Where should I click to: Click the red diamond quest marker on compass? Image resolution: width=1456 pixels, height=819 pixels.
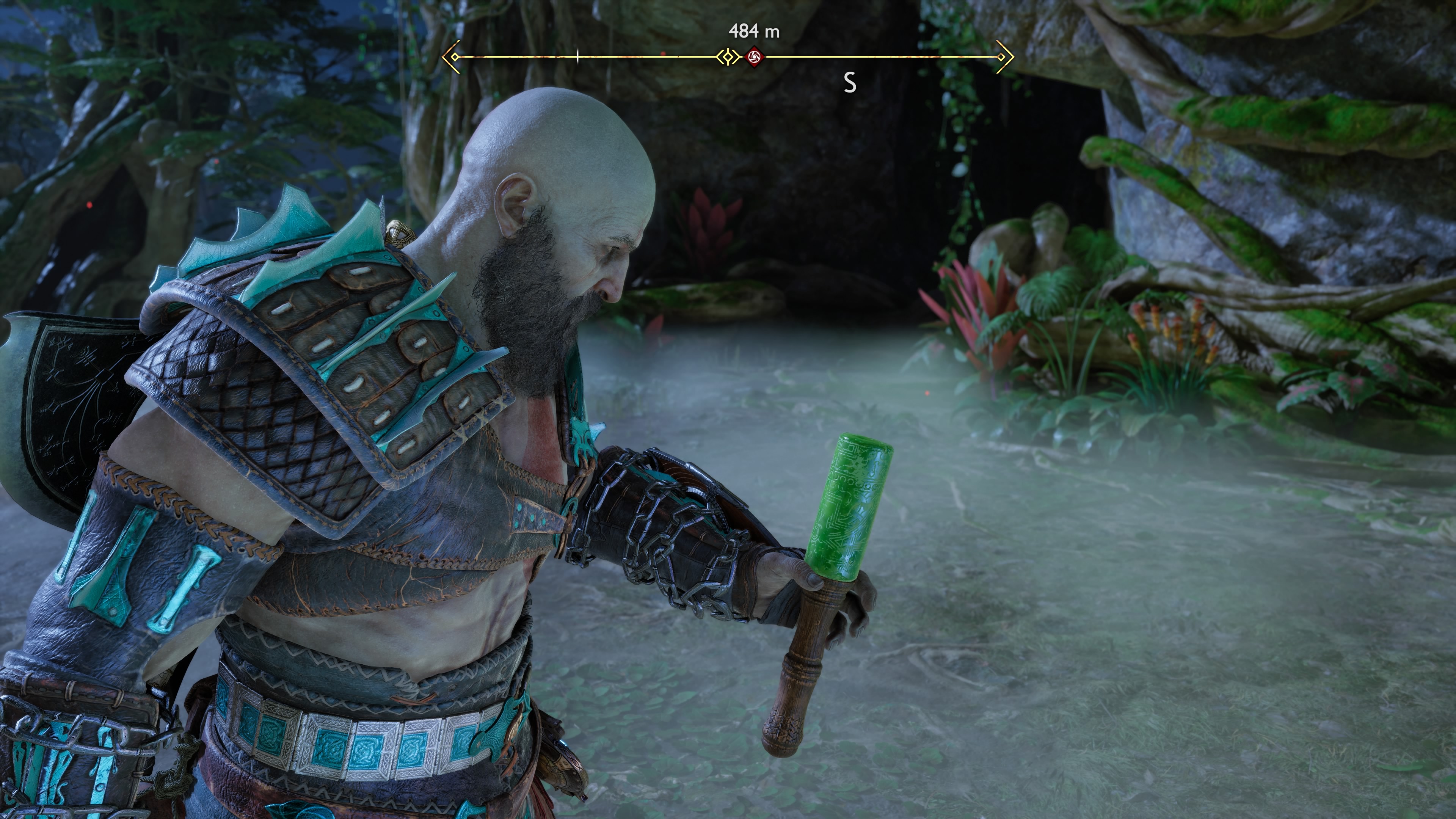[x=754, y=57]
